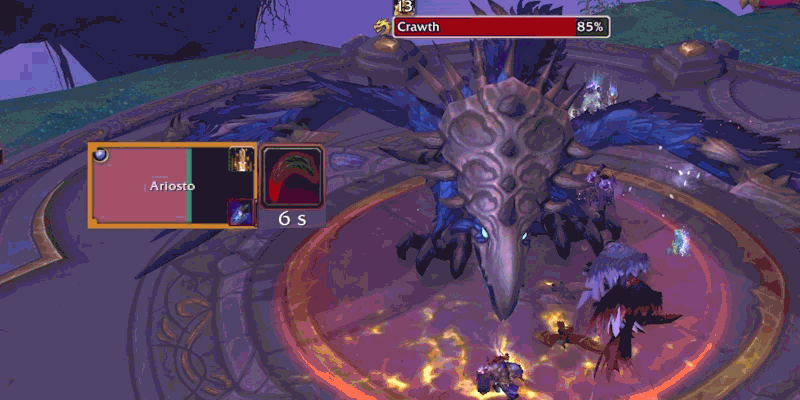Click the round orb icon on Ariosto's frame
The height and width of the screenshot is (400, 800).
[100, 155]
